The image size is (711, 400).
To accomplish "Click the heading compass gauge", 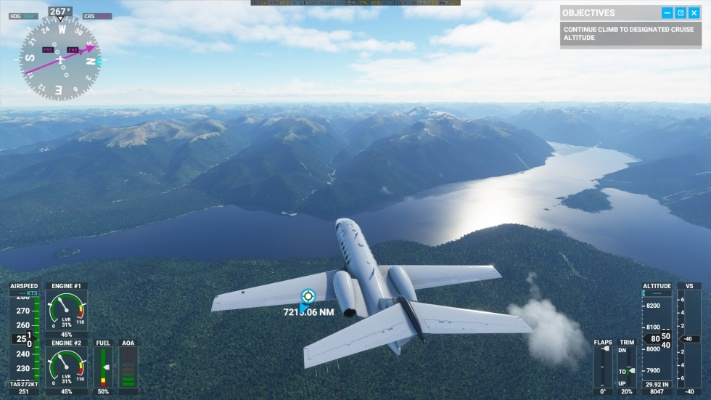I will coord(60,58).
